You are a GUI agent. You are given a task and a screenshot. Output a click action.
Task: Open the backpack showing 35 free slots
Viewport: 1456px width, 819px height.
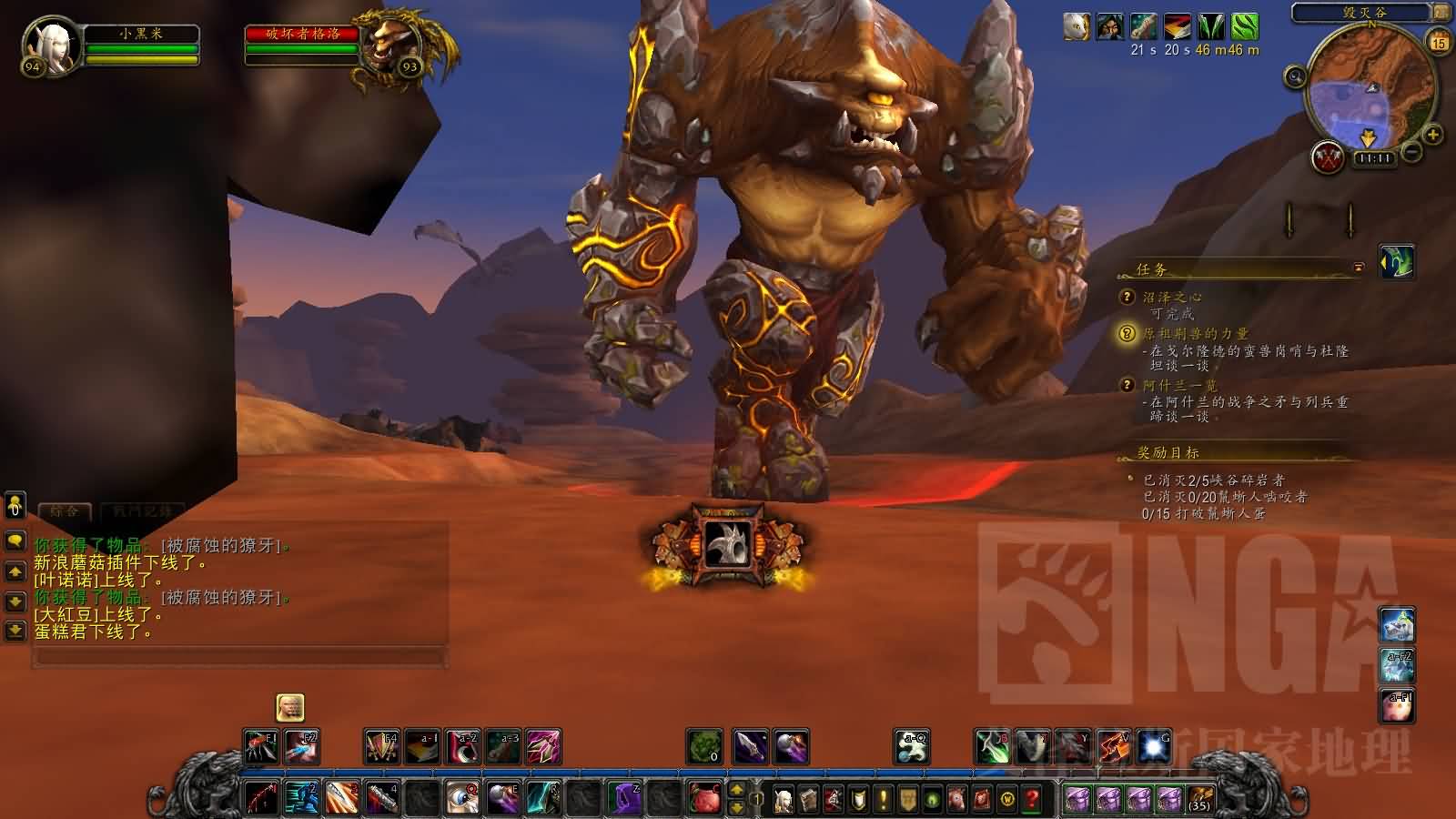click(1199, 800)
